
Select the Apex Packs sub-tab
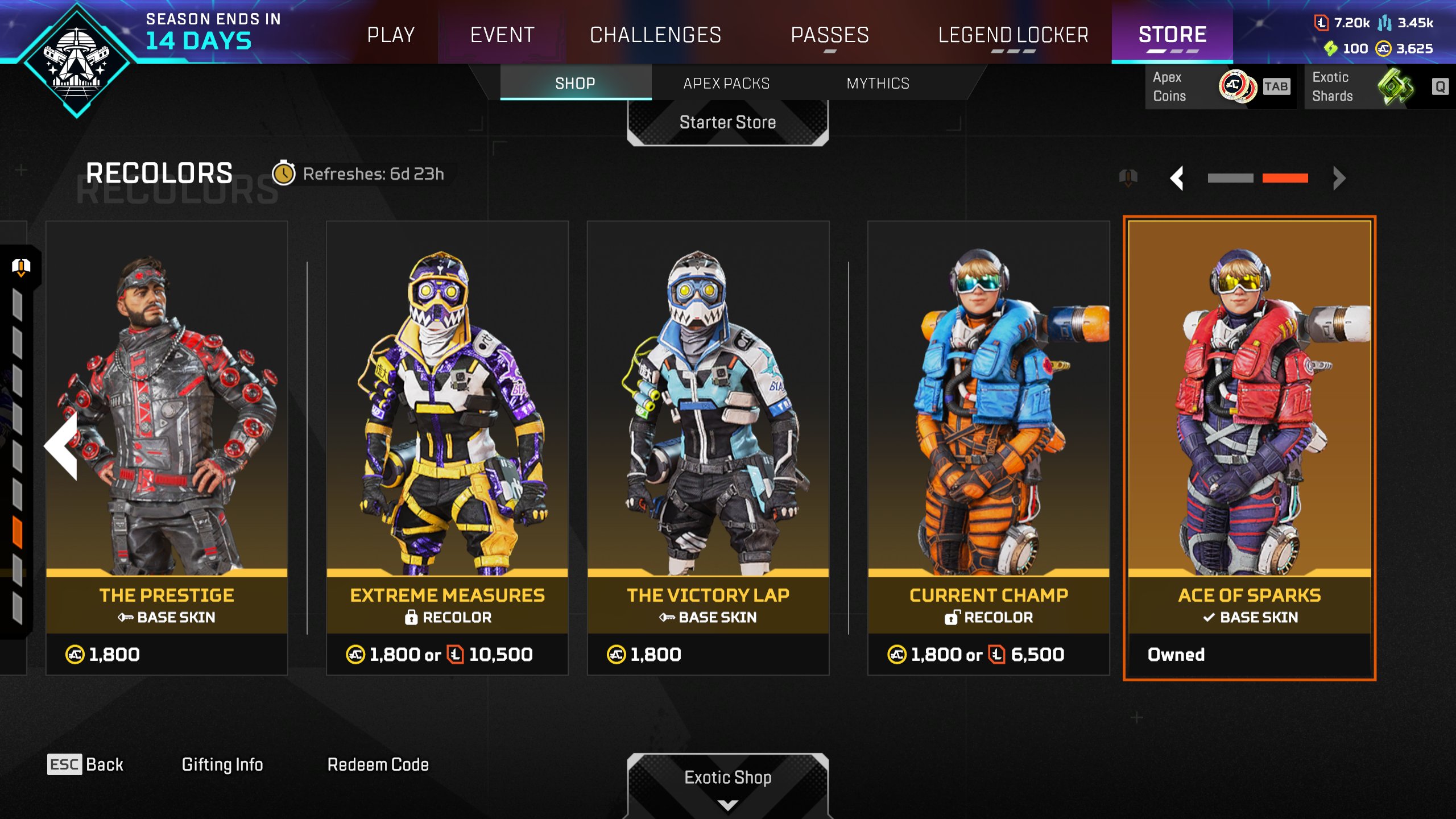click(x=726, y=83)
